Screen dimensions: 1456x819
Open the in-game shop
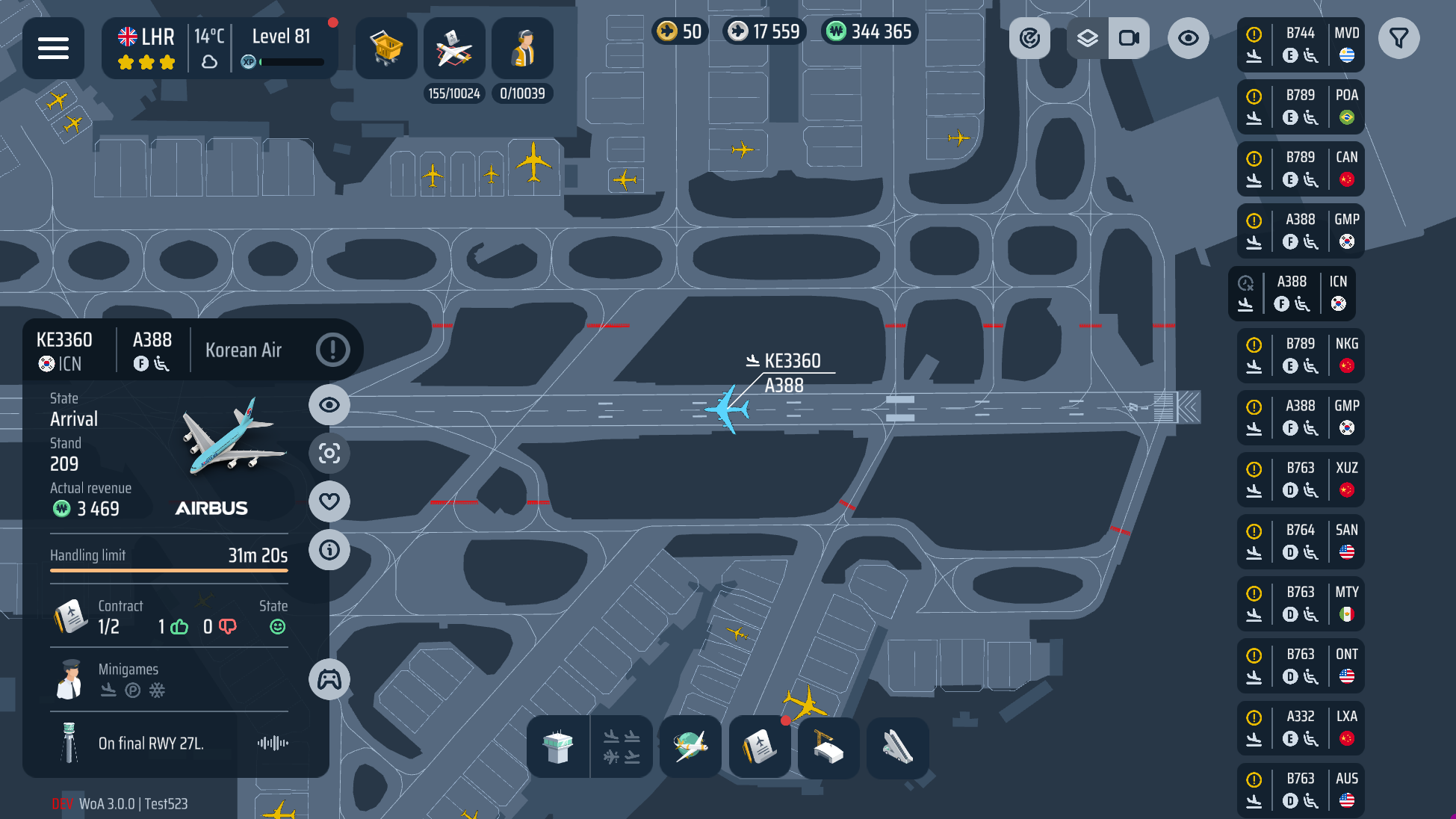(386, 48)
